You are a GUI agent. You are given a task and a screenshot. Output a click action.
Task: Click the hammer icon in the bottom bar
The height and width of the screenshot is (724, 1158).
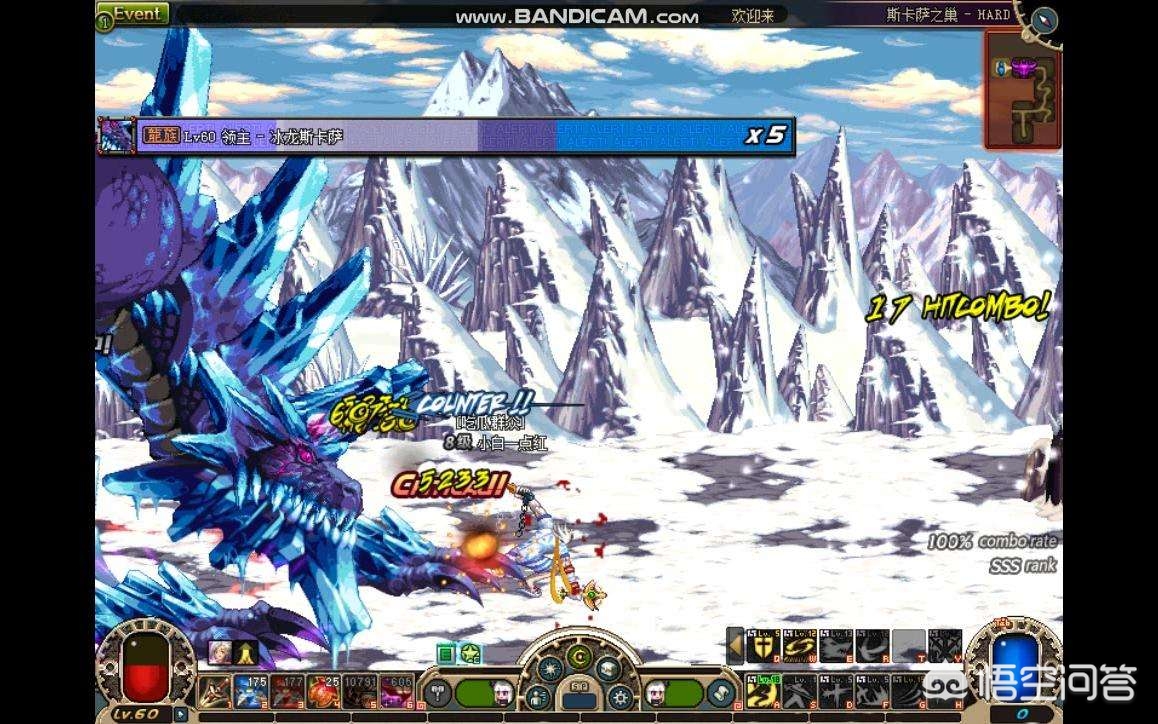[439, 693]
